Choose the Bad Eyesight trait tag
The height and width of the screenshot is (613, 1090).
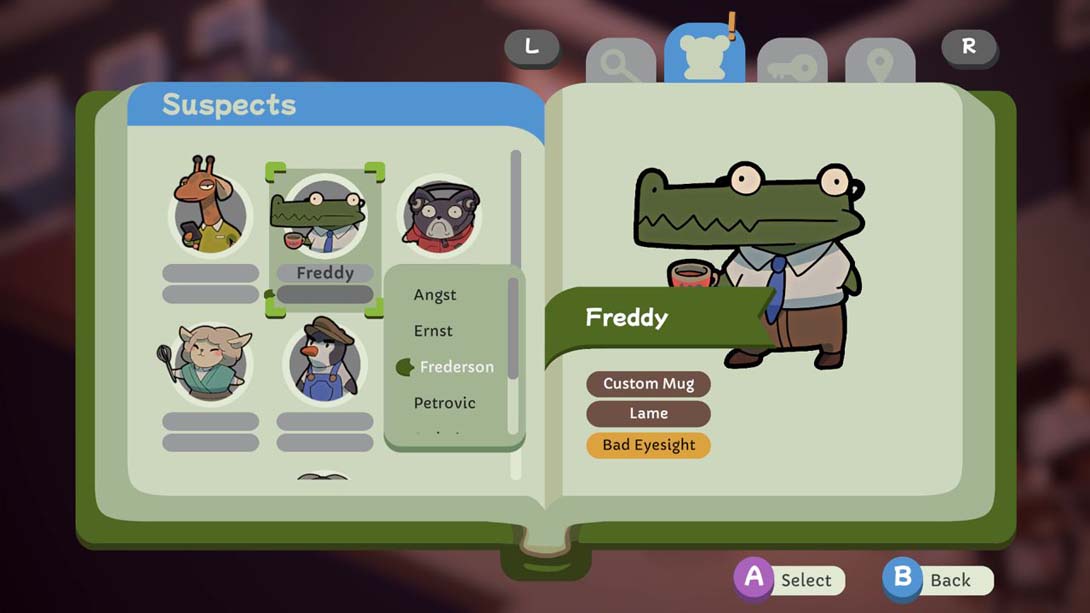[x=648, y=445]
